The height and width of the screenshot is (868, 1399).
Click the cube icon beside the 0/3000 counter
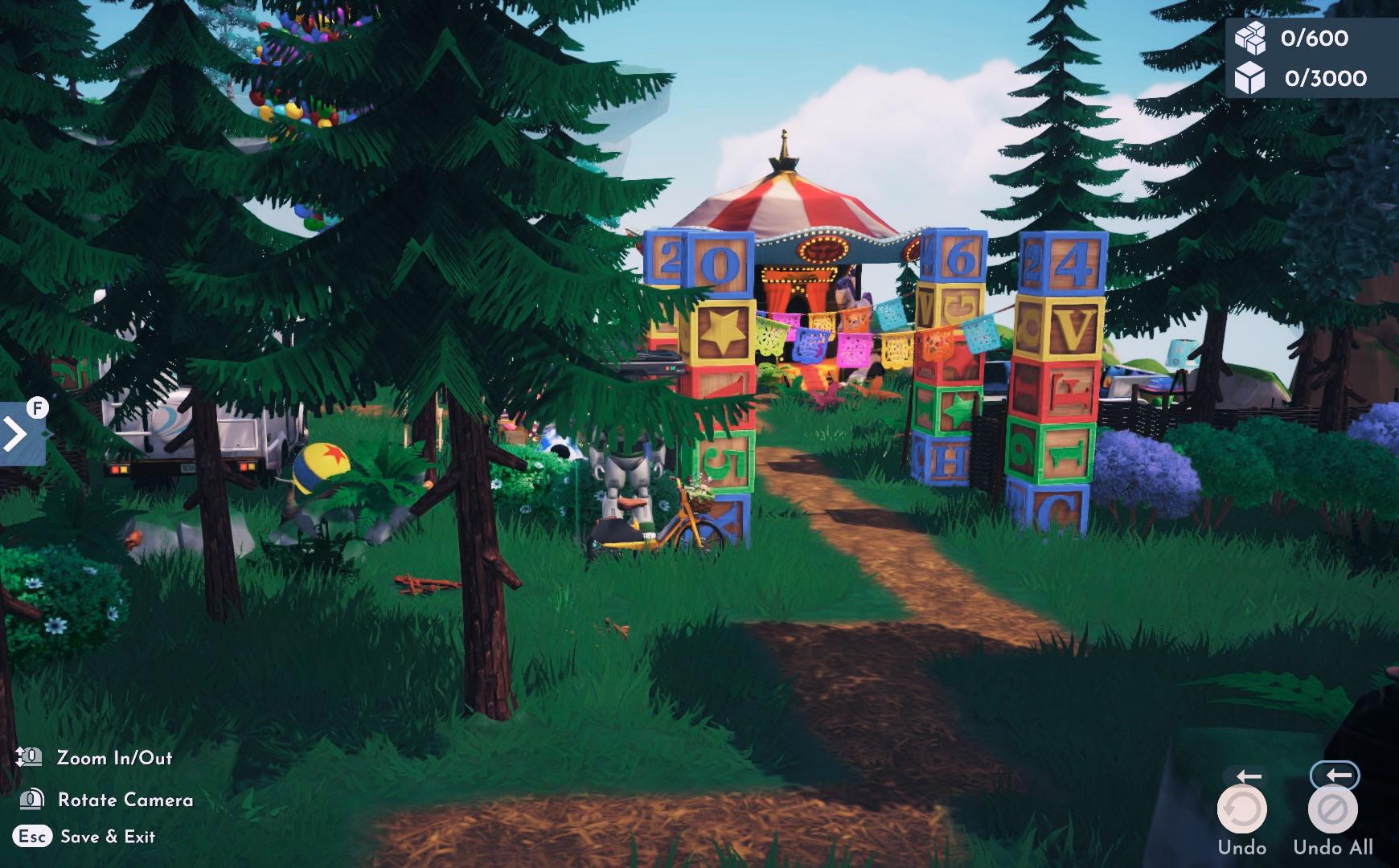tap(1249, 80)
